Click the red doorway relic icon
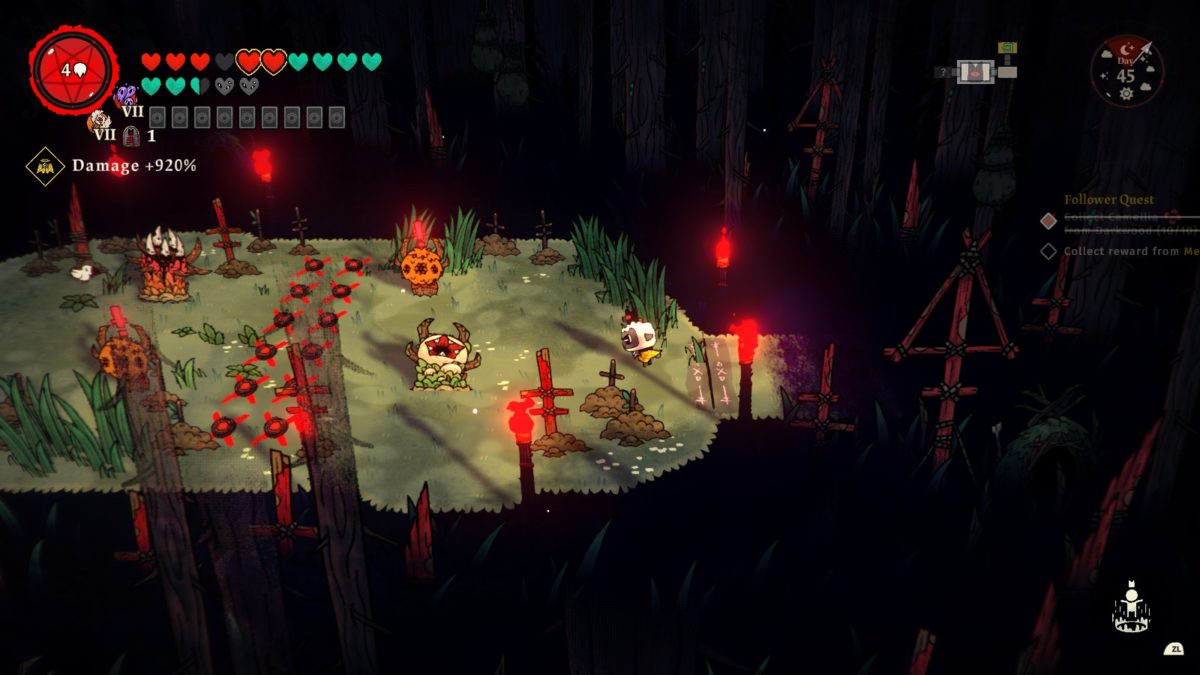Screen dimensions: 1200x675 (131, 135)
